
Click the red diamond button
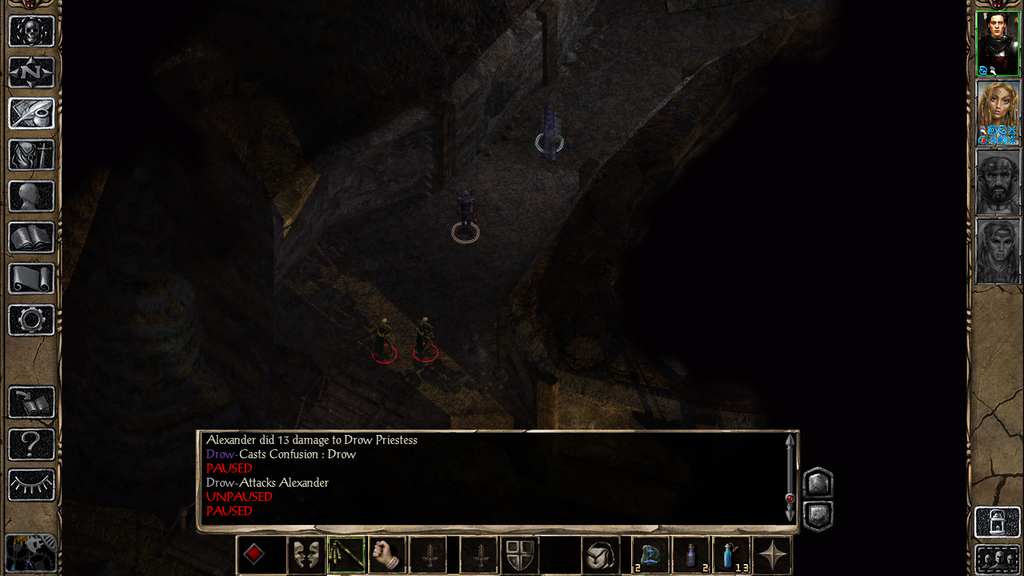click(255, 555)
